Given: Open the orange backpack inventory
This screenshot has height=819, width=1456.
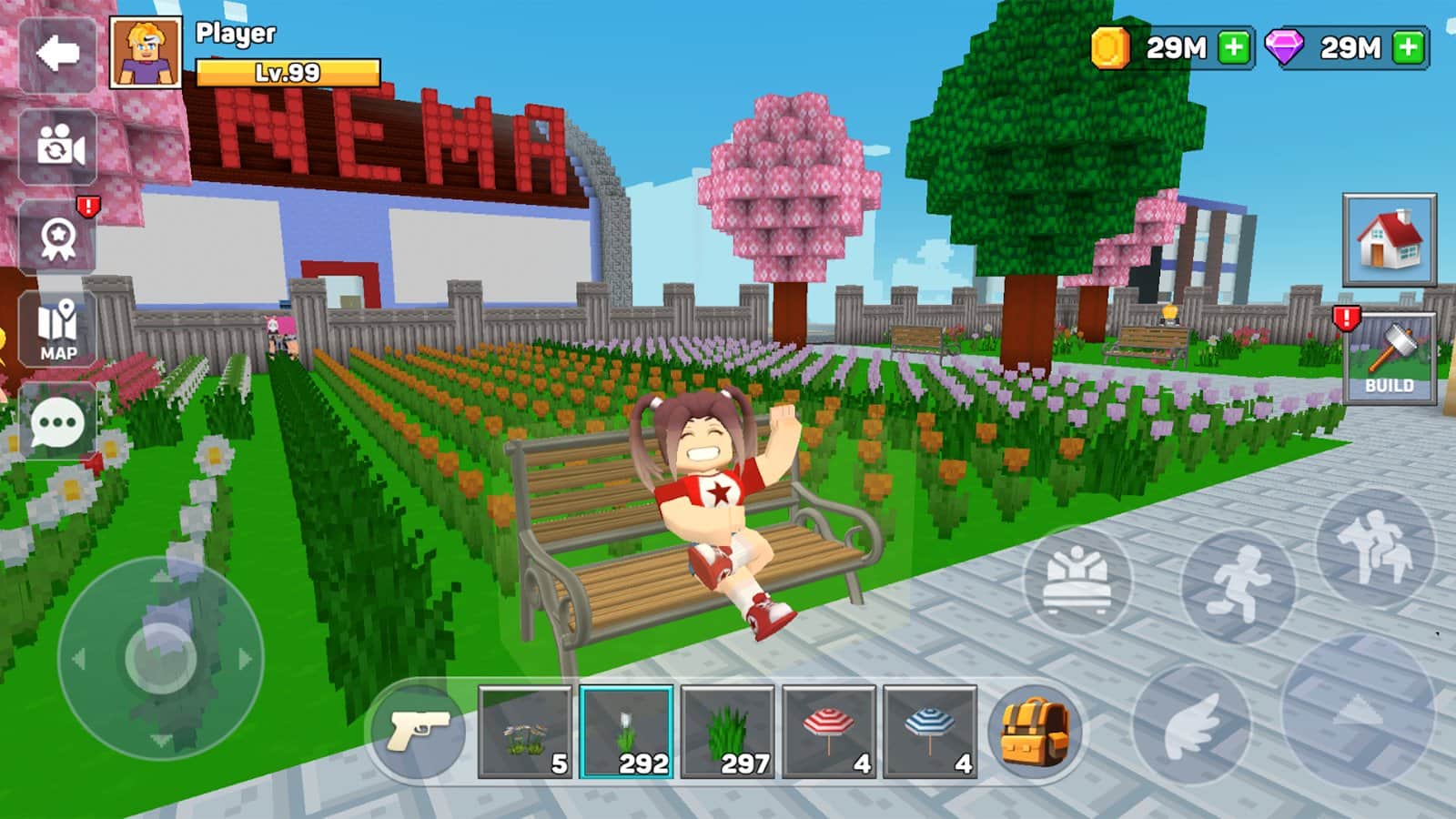Looking at the screenshot, I should (x=1035, y=733).
